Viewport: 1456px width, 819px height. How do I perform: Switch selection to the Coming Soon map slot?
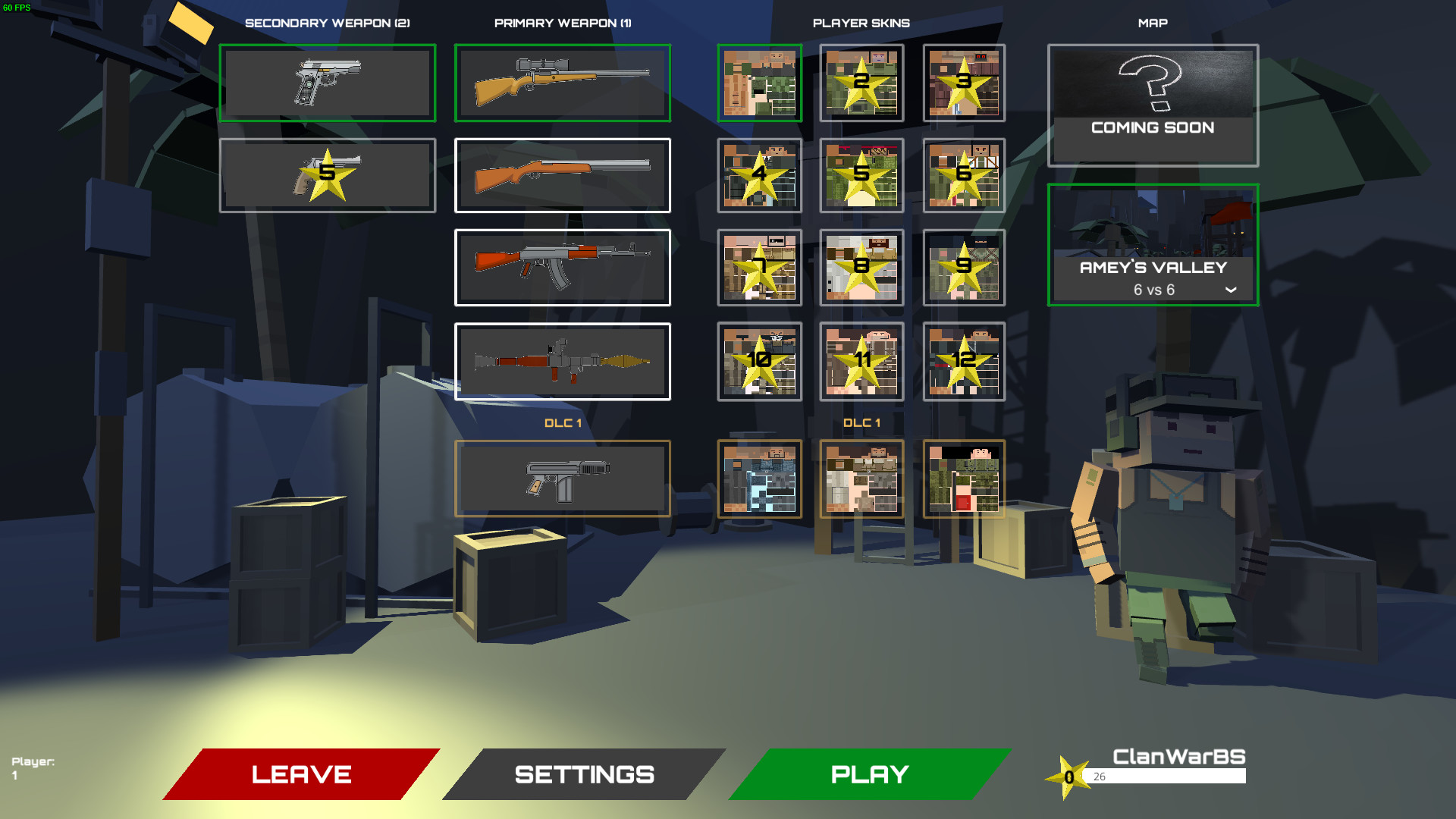pyautogui.click(x=1153, y=105)
